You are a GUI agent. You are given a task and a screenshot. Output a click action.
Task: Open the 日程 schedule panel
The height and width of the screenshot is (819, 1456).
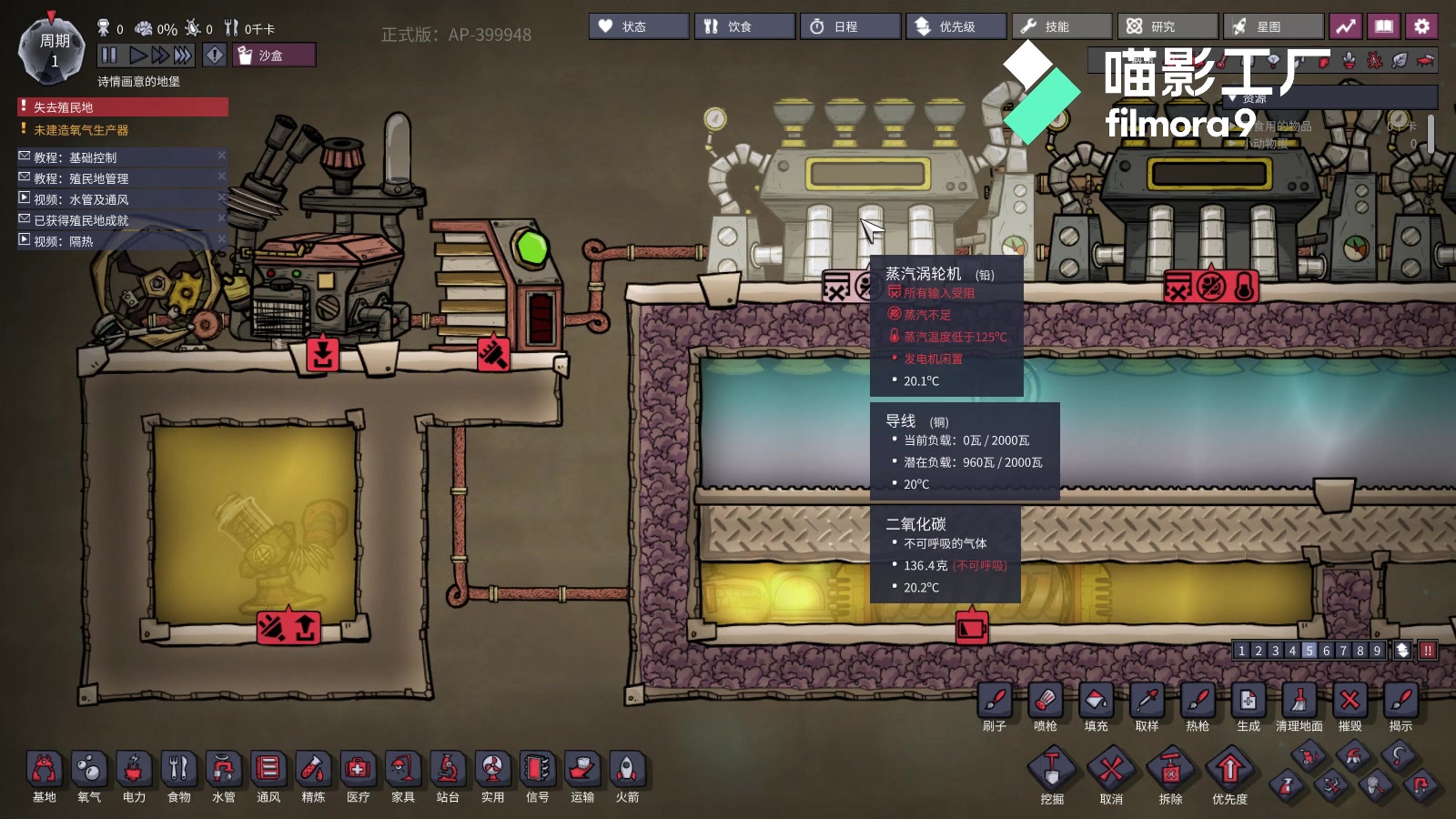point(850,26)
